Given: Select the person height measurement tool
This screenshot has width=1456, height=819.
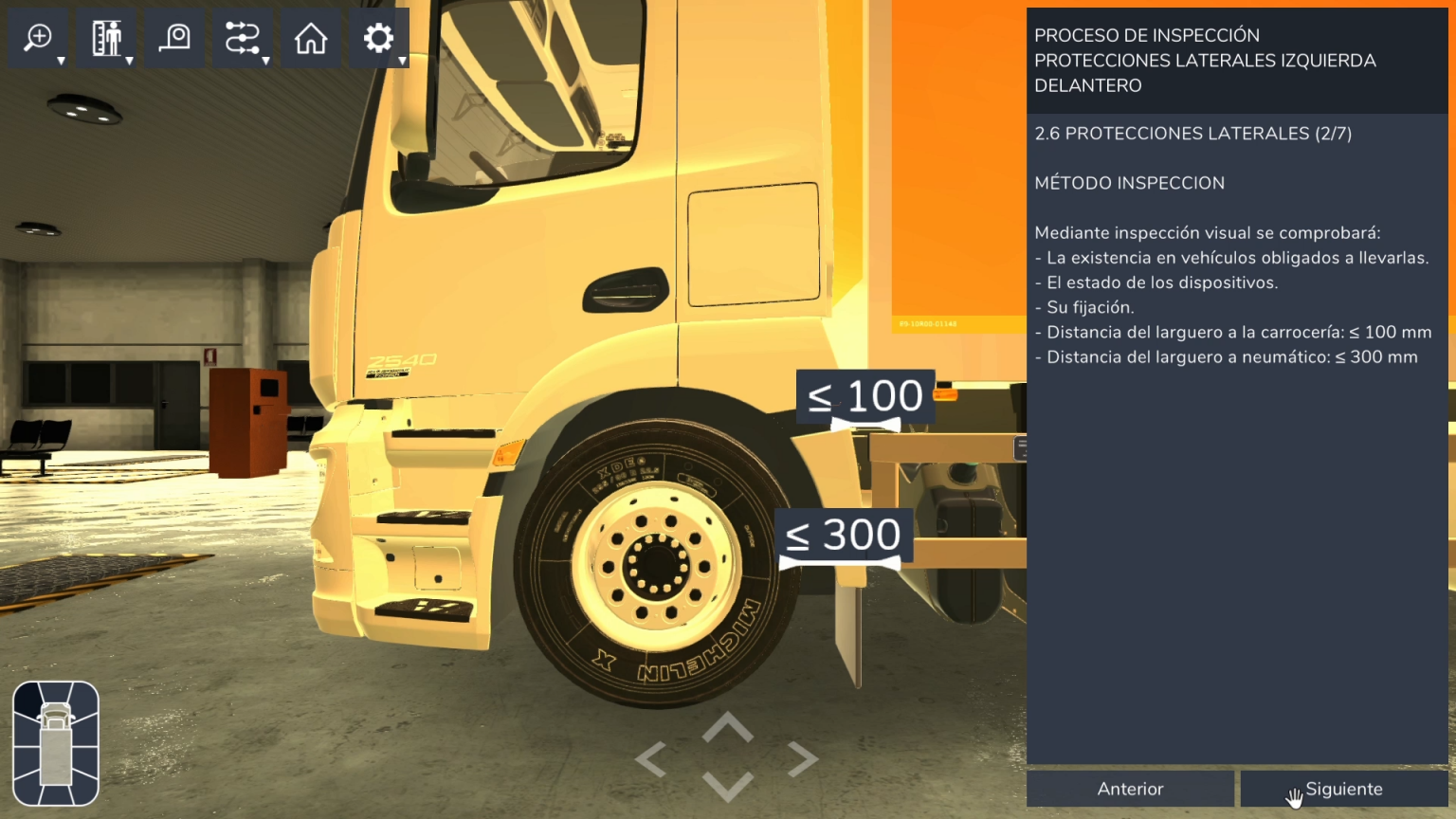Looking at the screenshot, I should 106,38.
